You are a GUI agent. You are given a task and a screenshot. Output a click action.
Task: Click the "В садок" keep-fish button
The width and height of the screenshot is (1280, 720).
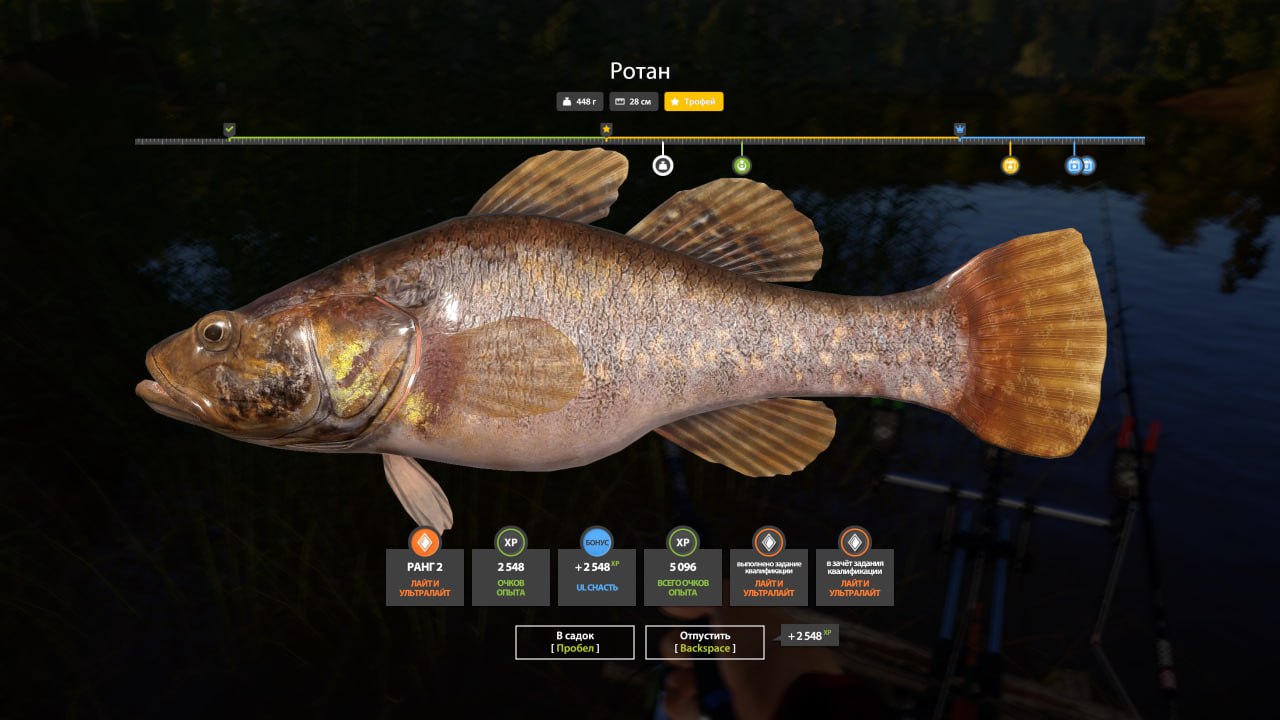pyautogui.click(x=575, y=642)
